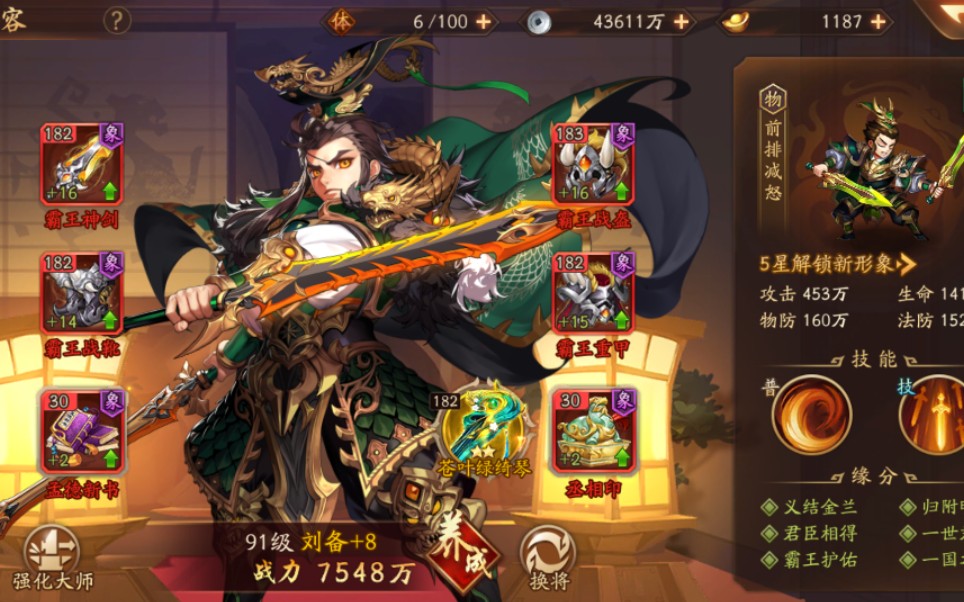Select the 霸王重甲 armor slot

(x=593, y=293)
